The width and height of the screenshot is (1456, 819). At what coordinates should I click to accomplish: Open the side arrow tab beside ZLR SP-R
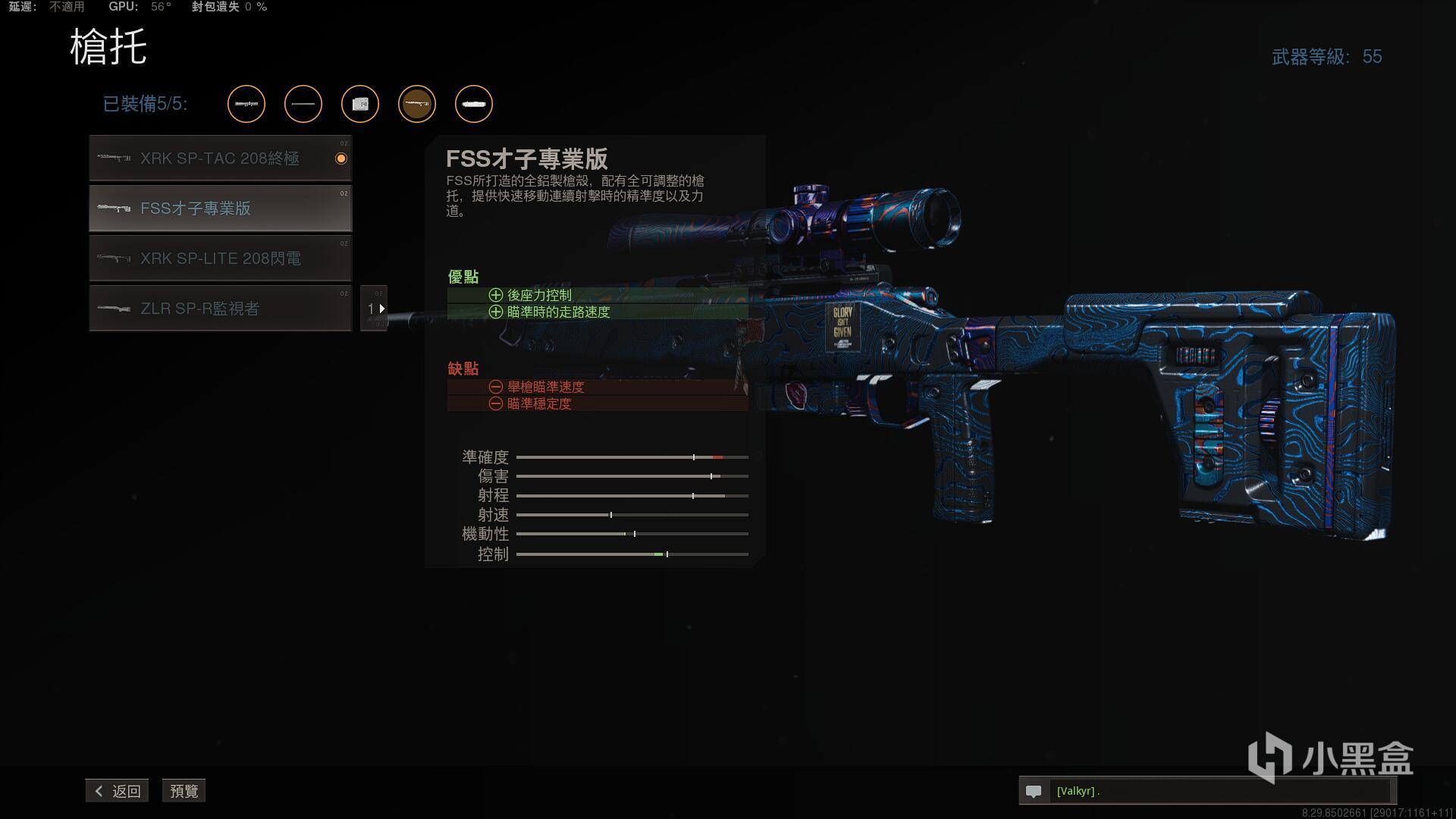click(x=375, y=309)
